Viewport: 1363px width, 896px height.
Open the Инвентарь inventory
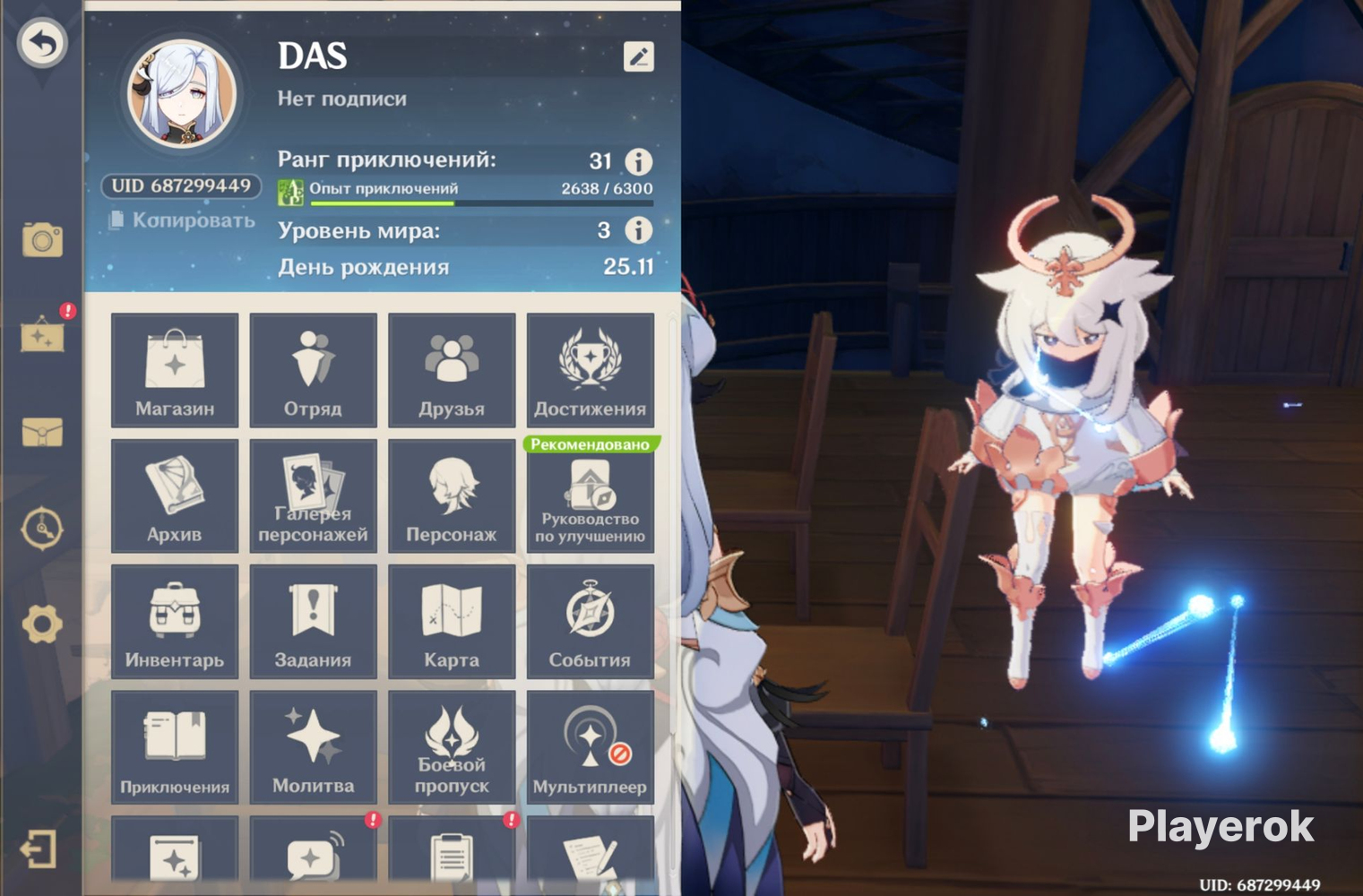tap(175, 622)
